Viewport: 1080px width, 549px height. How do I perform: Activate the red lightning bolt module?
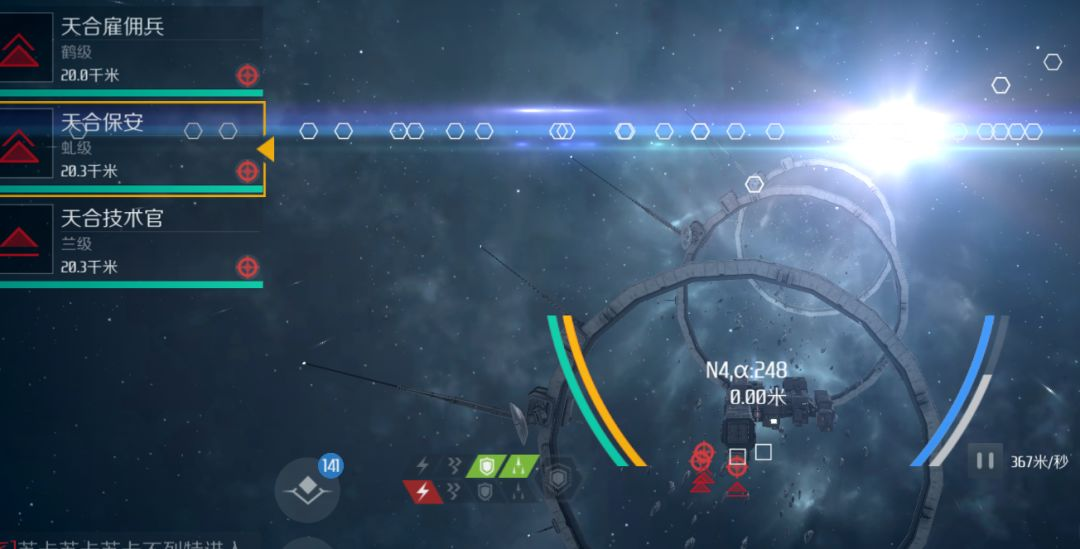(423, 491)
